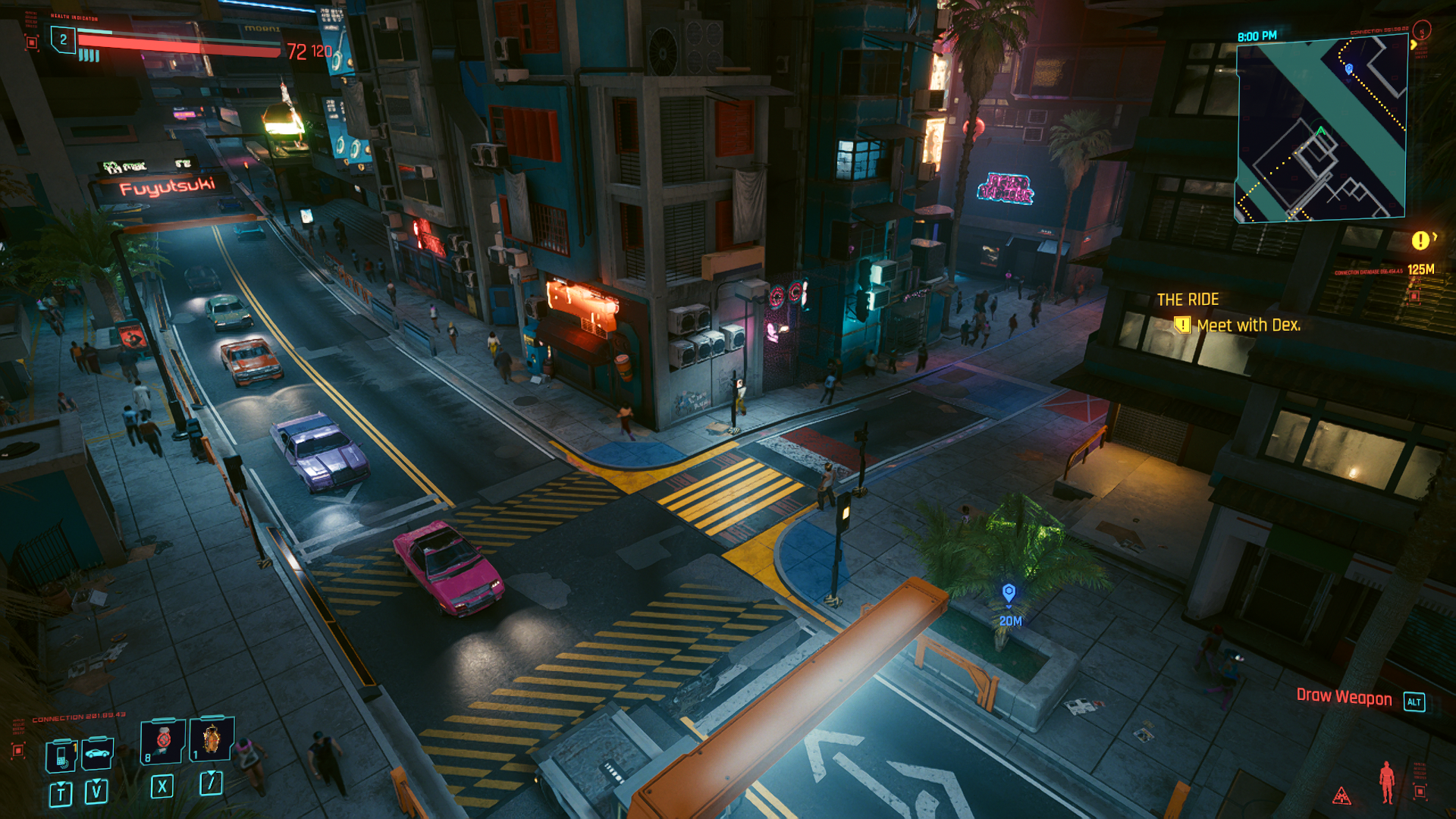Open the minimap
This screenshot has height=819, width=1456.
coord(1321,129)
